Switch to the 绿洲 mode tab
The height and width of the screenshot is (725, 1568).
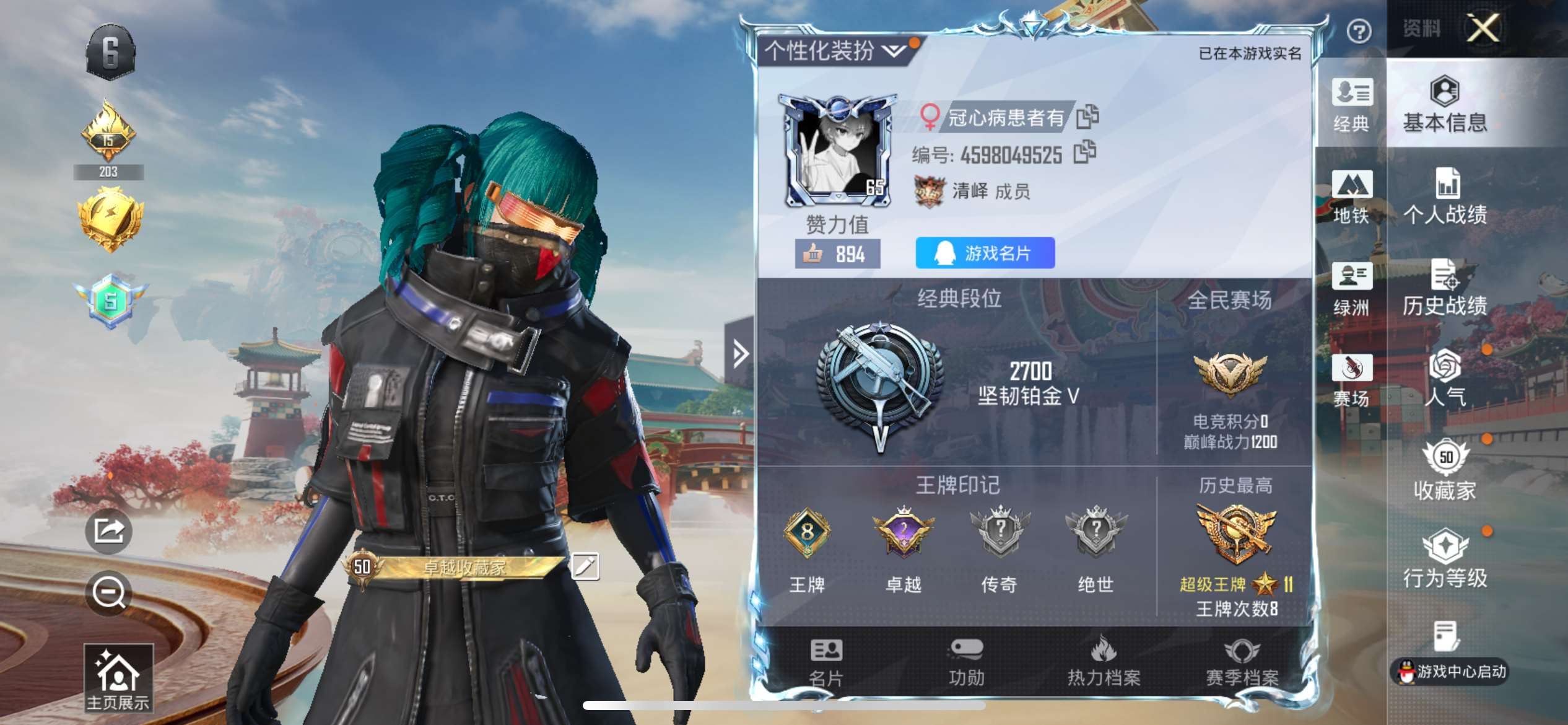point(1351,289)
